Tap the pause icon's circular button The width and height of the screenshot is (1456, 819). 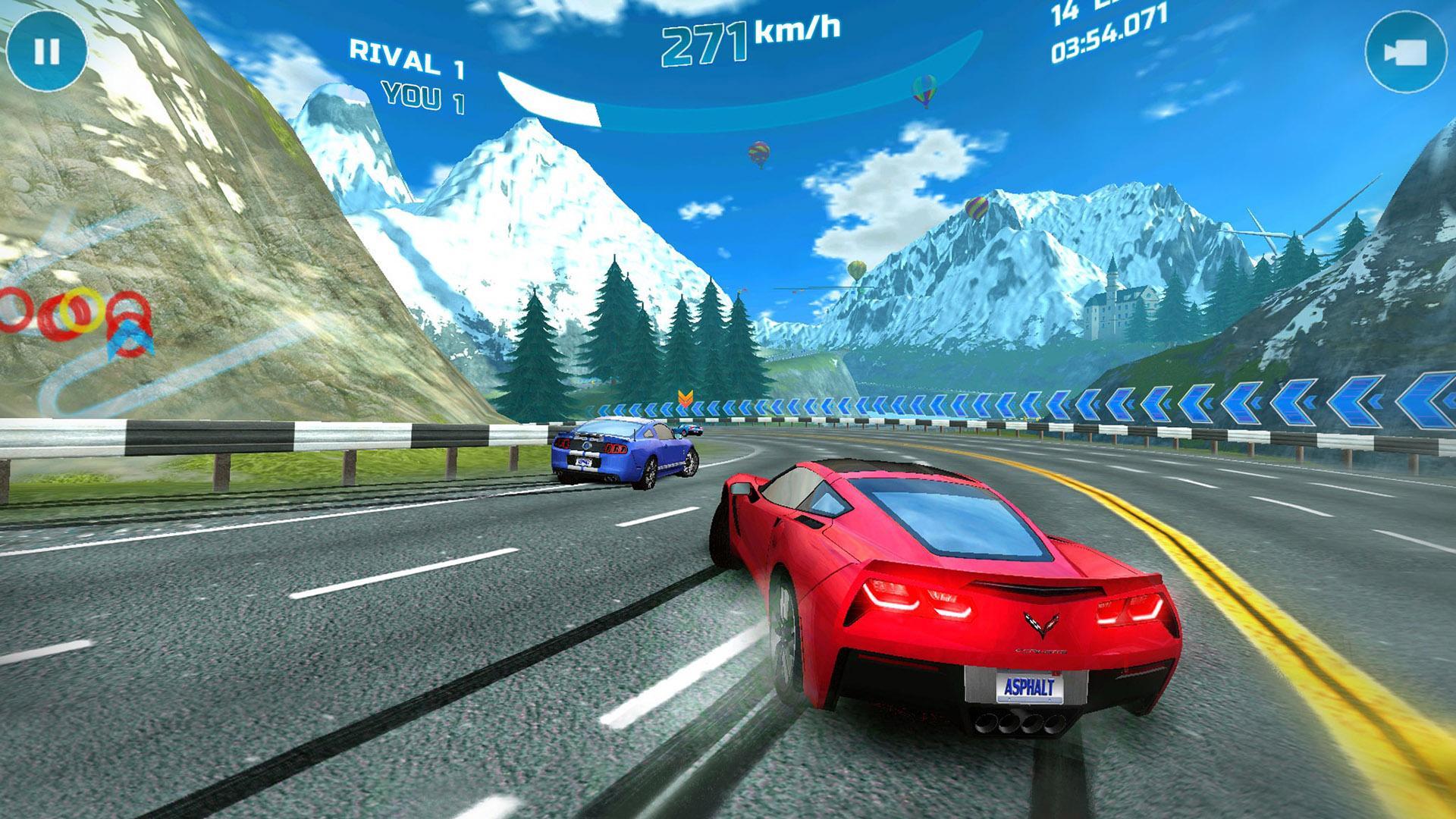47,52
